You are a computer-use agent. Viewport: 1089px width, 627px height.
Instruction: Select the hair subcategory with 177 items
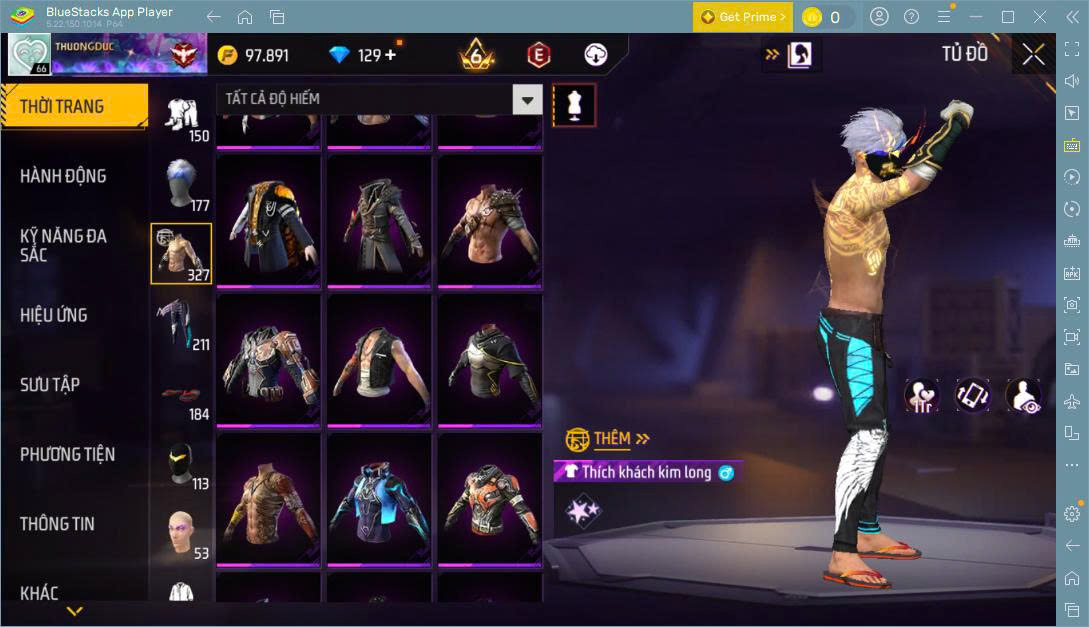pos(181,185)
